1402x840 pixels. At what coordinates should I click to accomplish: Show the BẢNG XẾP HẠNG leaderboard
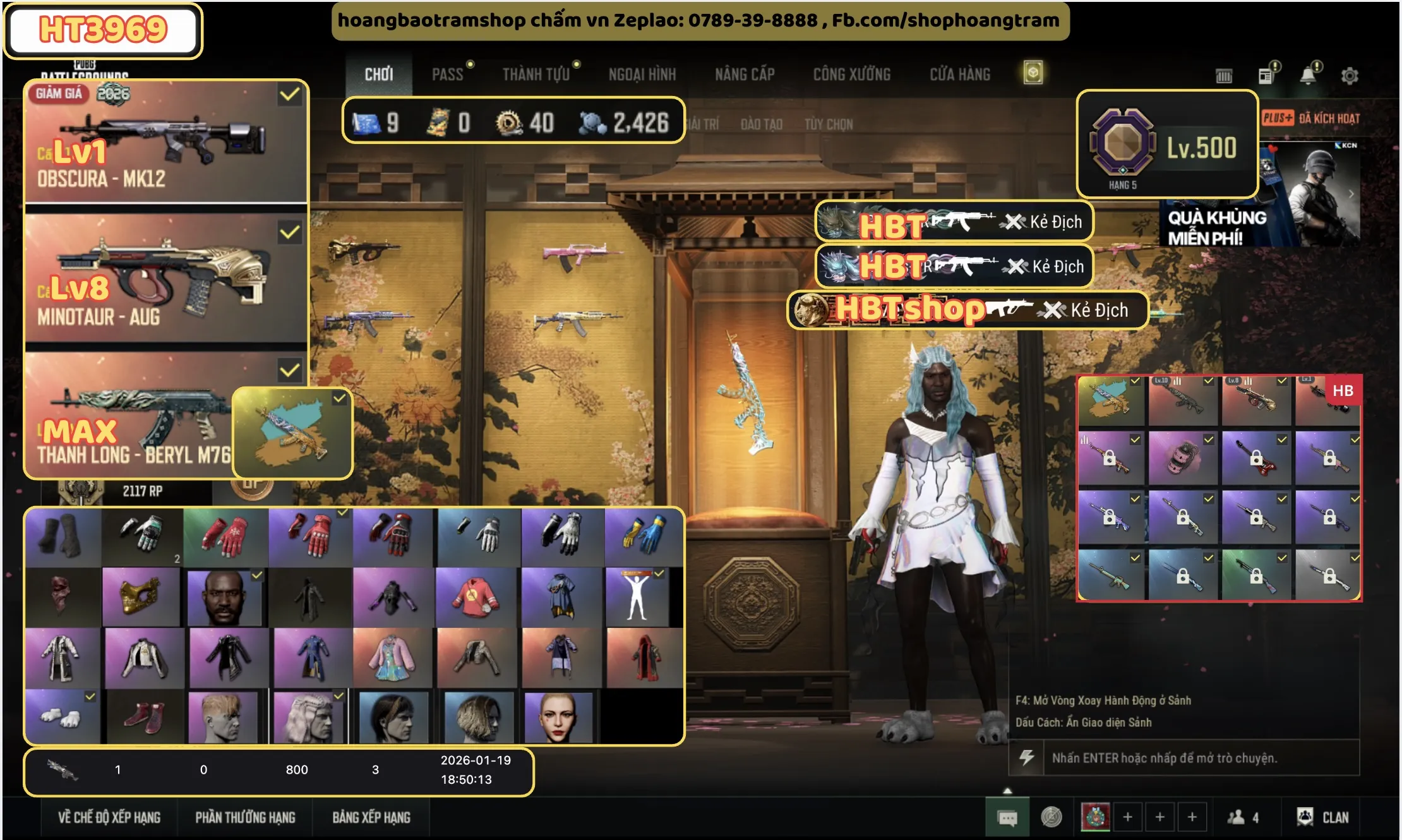[x=371, y=817]
